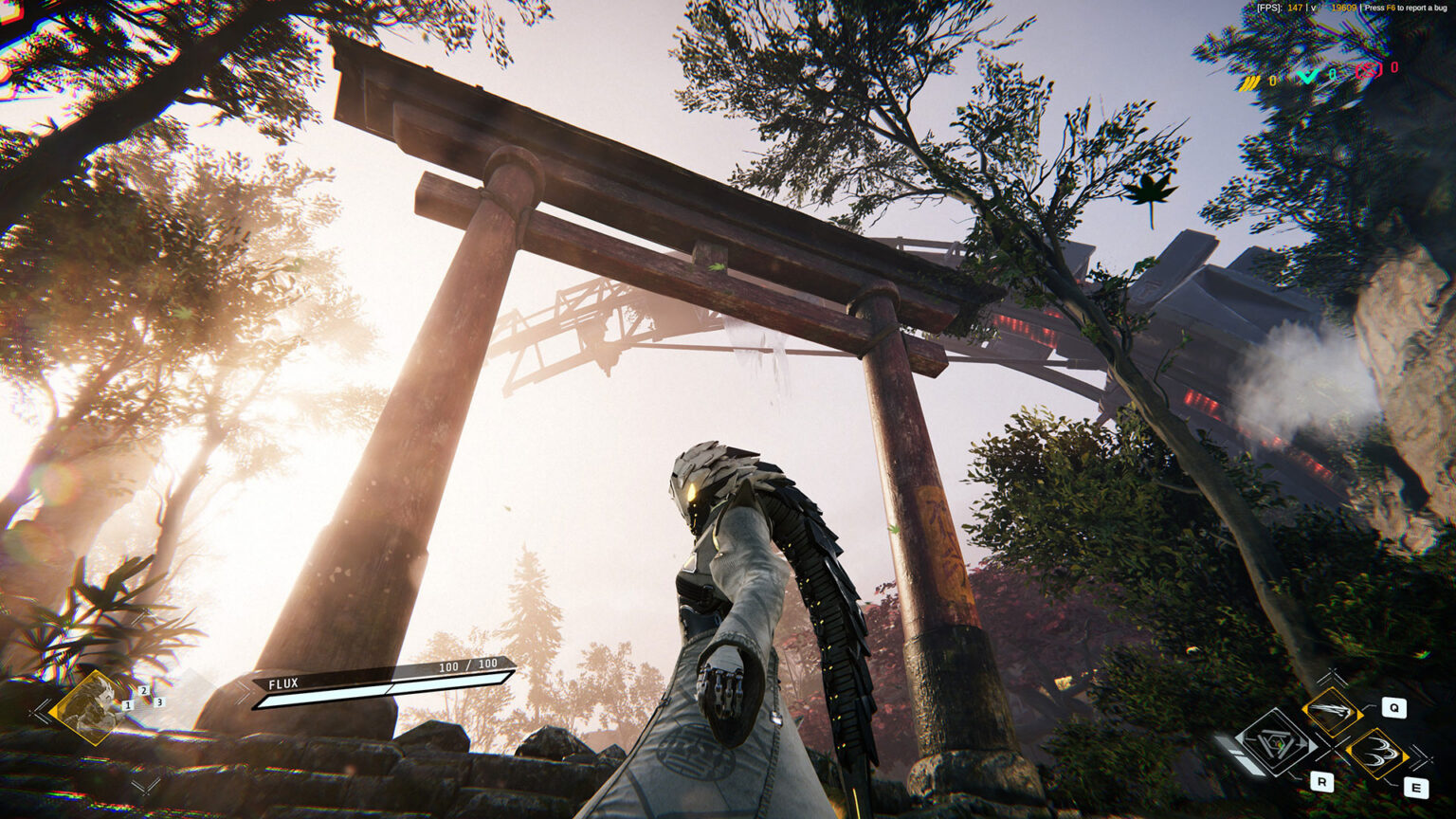The width and height of the screenshot is (1456, 819).
Task: Toggle the E keybind badge
Action: (1415, 786)
